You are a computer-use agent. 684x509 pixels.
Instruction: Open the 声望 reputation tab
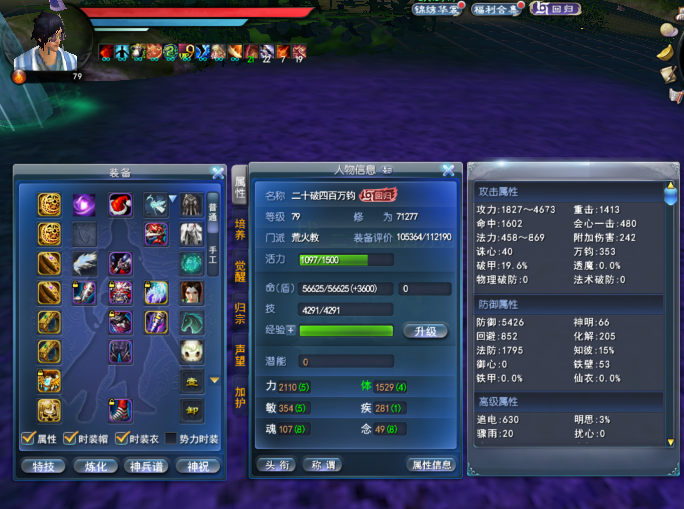coord(240,355)
